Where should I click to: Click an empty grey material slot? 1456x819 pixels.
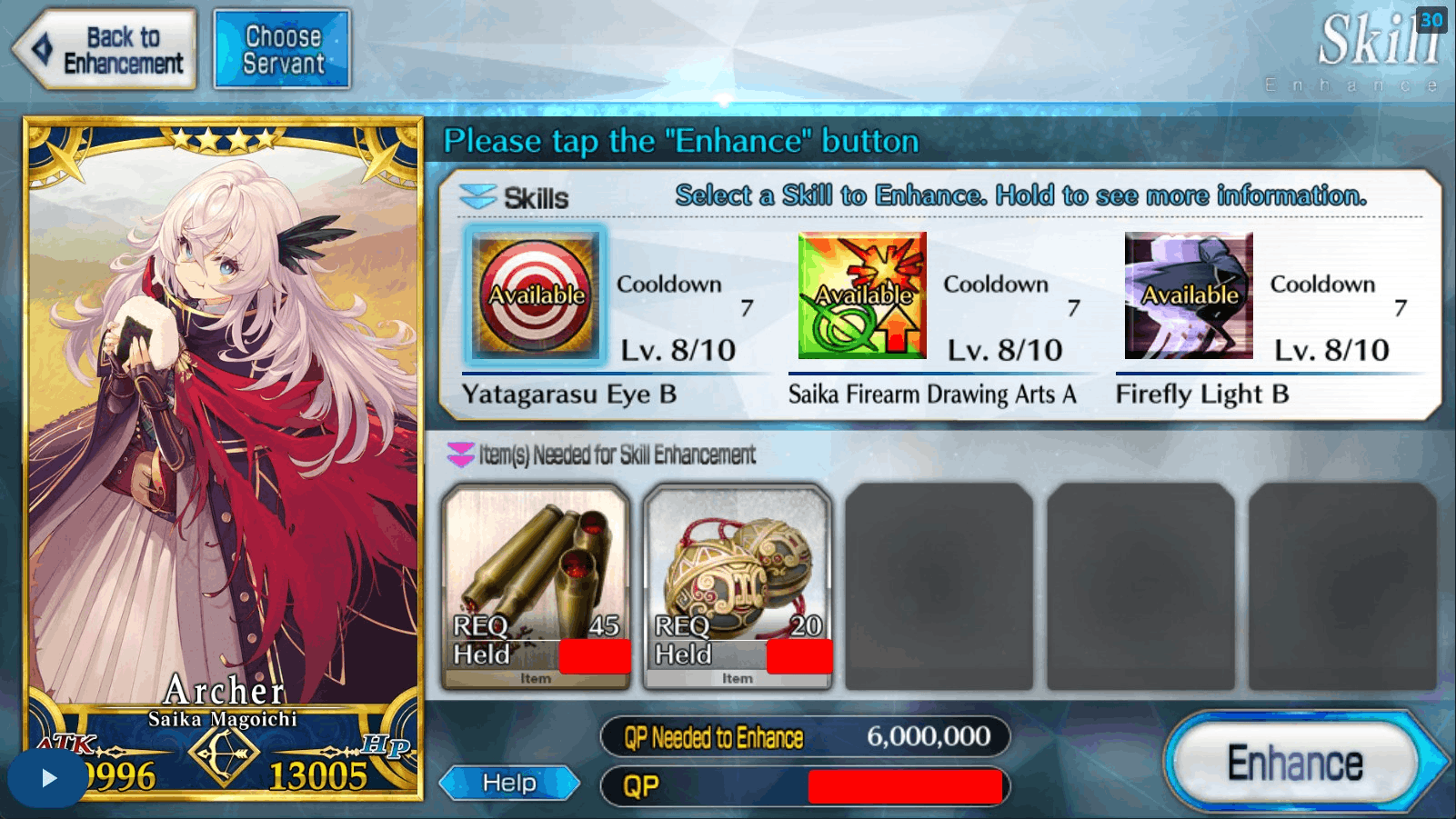pyautogui.click(x=939, y=586)
